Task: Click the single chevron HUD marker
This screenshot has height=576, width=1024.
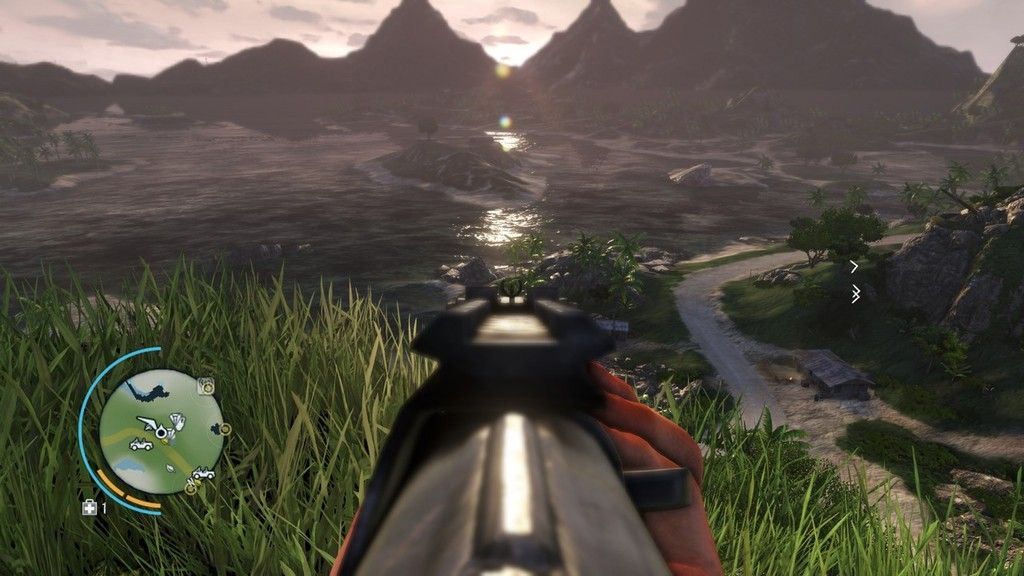Action: point(854,266)
